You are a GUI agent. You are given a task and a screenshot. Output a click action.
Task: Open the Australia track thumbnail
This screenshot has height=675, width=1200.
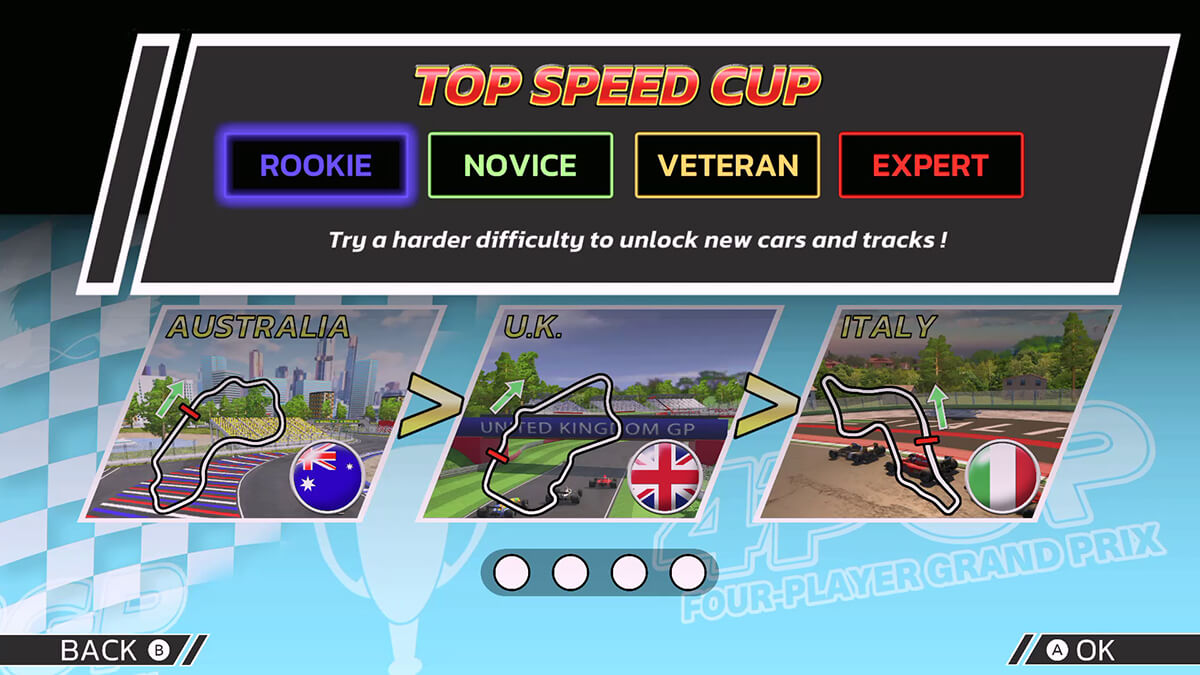[x=260, y=412]
